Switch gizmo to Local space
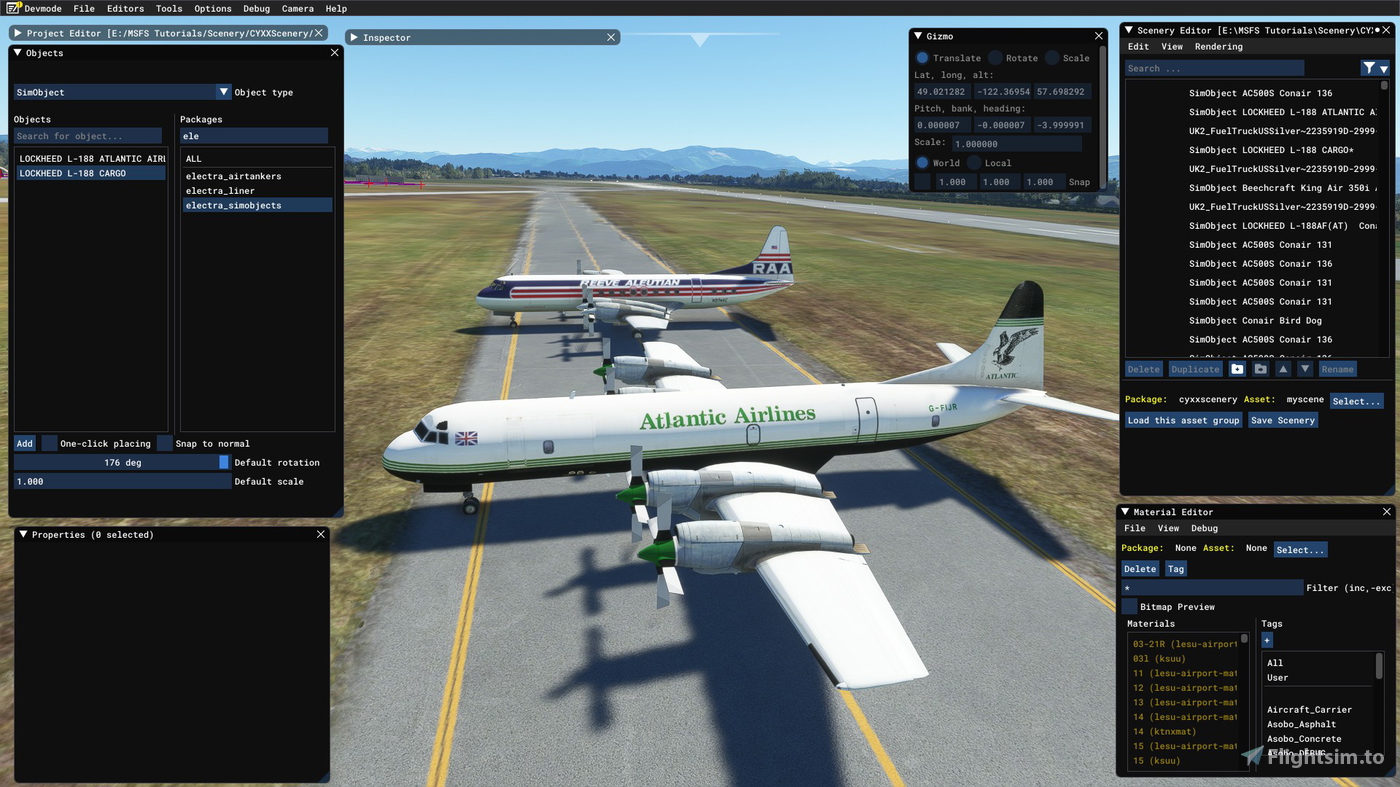Image resolution: width=1400 pixels, height=787 pixels. pos(974,163)
